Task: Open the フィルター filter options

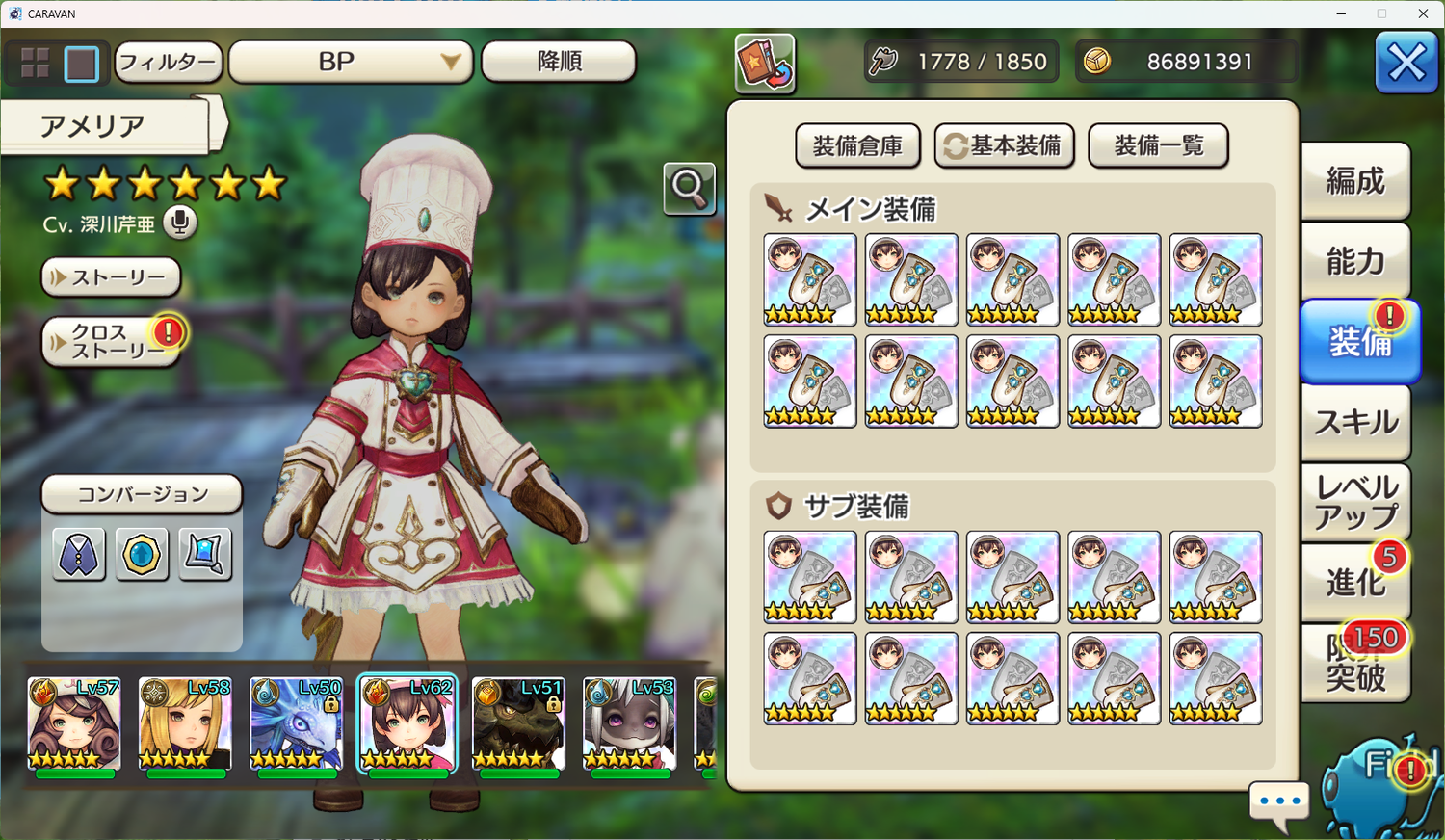Action: [x=169, y=63]
